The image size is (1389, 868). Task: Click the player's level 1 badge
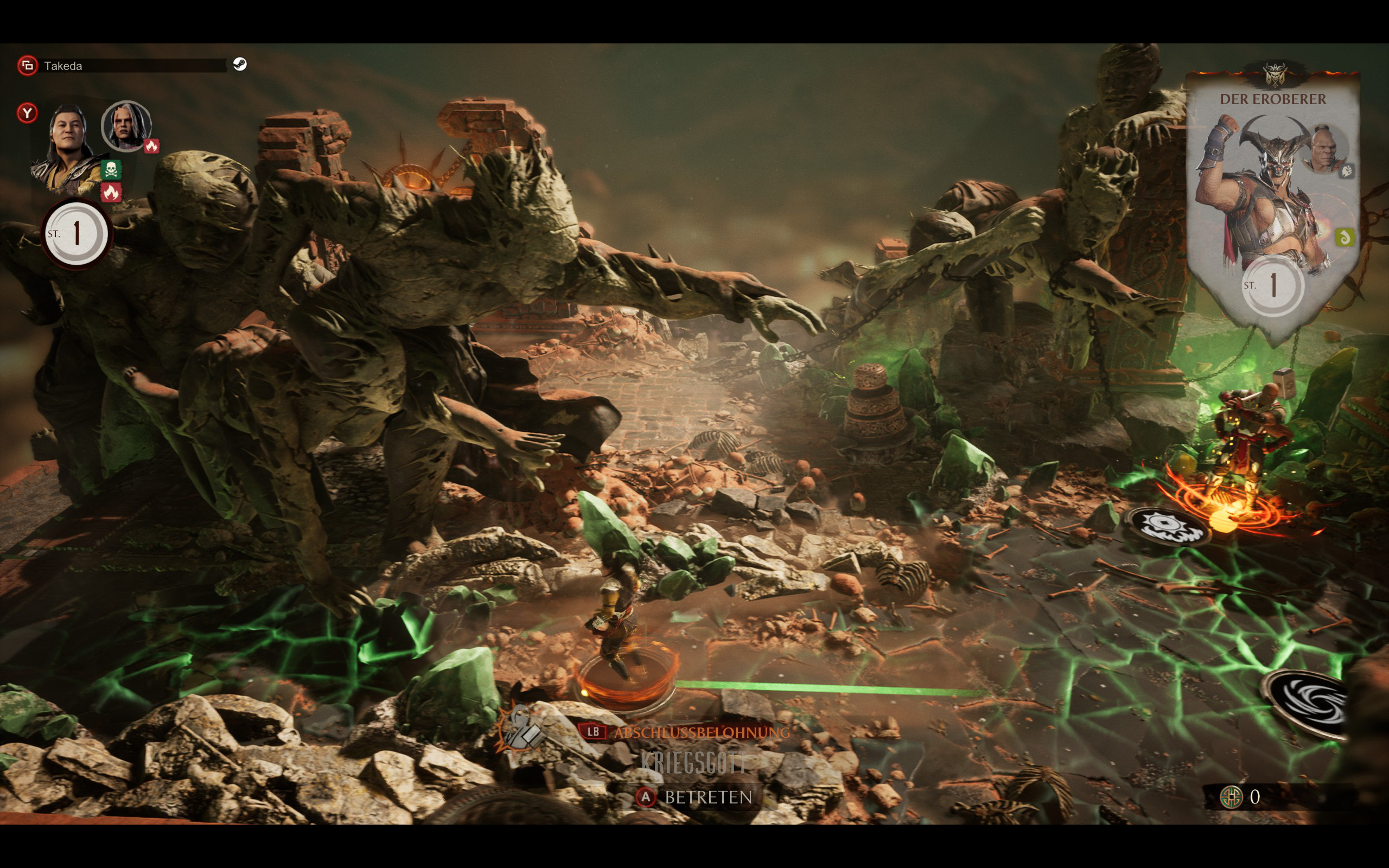[x=76, y=234]
